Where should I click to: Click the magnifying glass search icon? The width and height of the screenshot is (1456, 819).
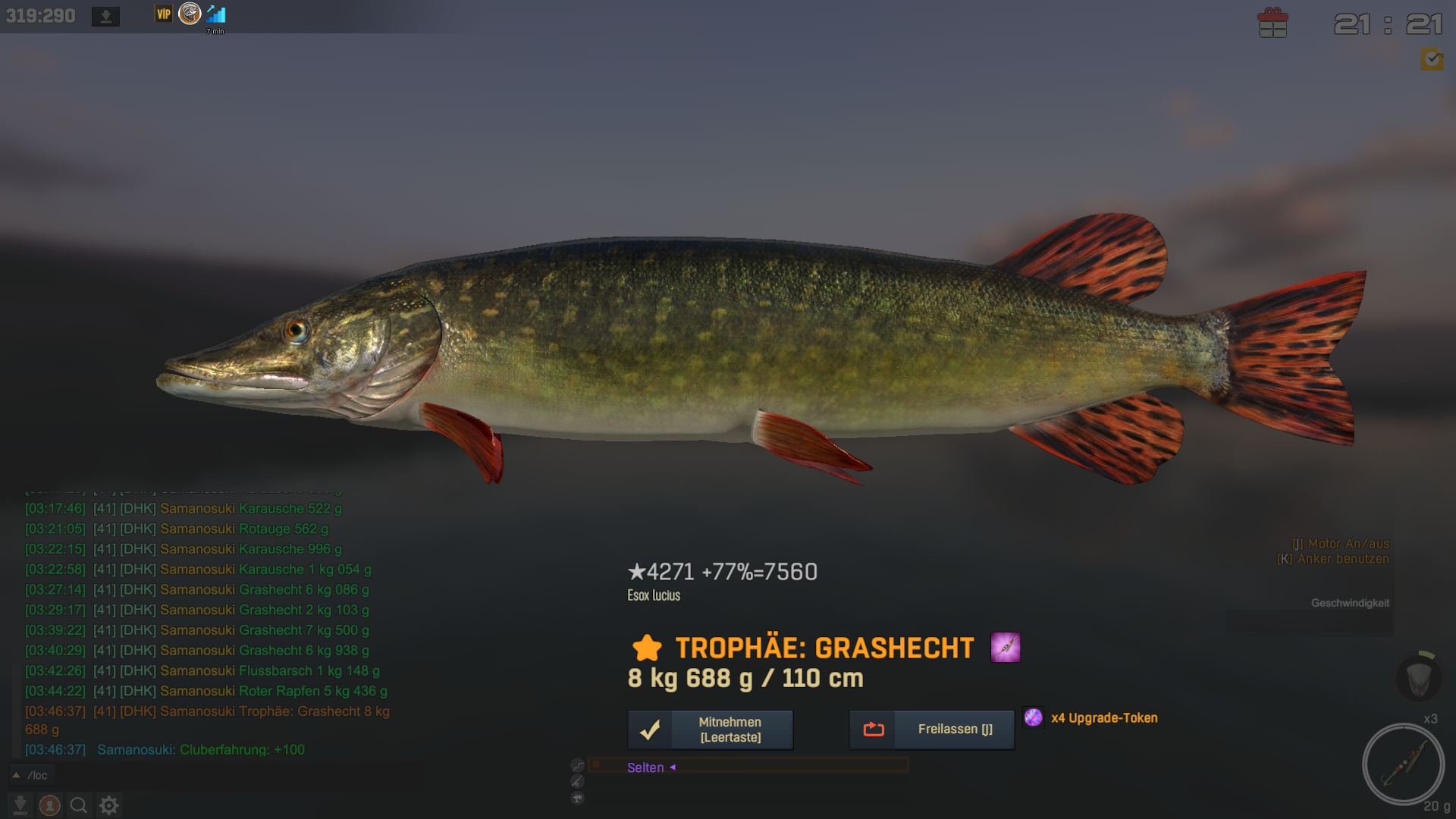click(79, 805)
